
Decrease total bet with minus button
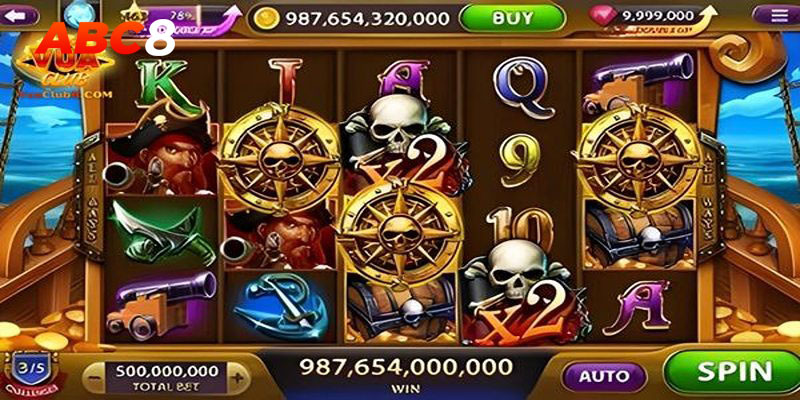click(x=93, y=377)
